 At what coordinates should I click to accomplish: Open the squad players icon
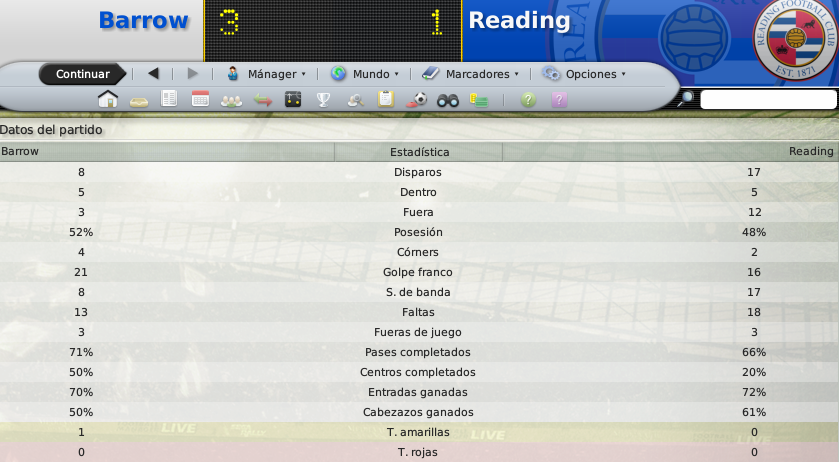(231, 99)
